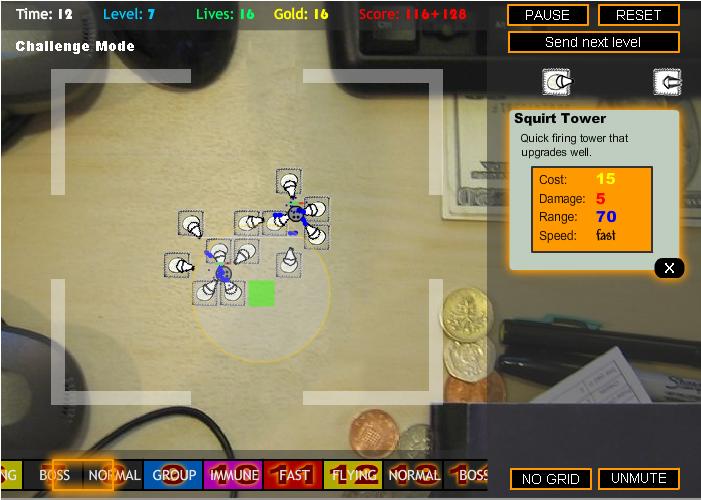Viewport: 701px width, 500px height.
Task: Toggle the NO GRID option
Action: click(551, 479)
